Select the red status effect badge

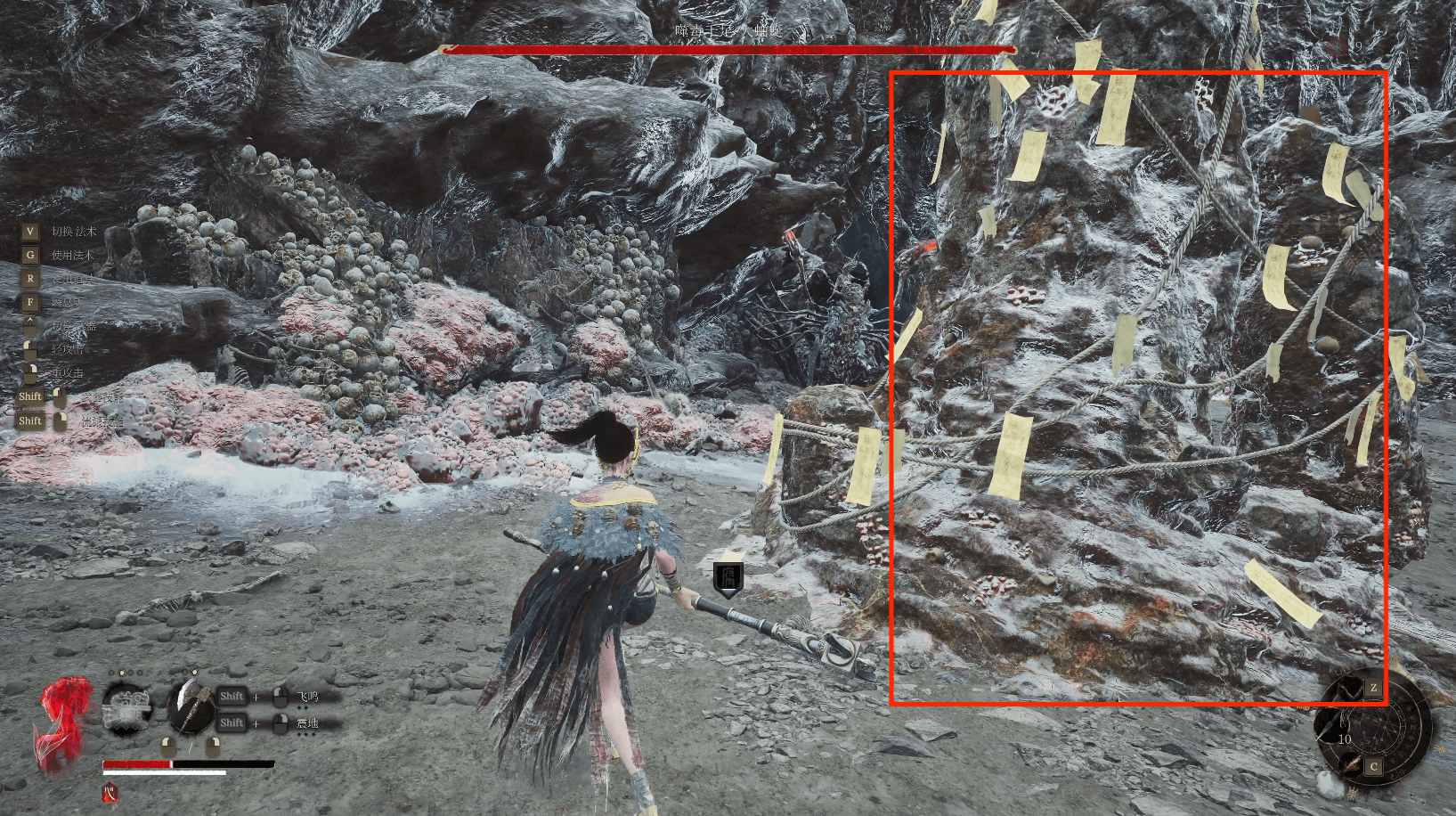point(110,793)
